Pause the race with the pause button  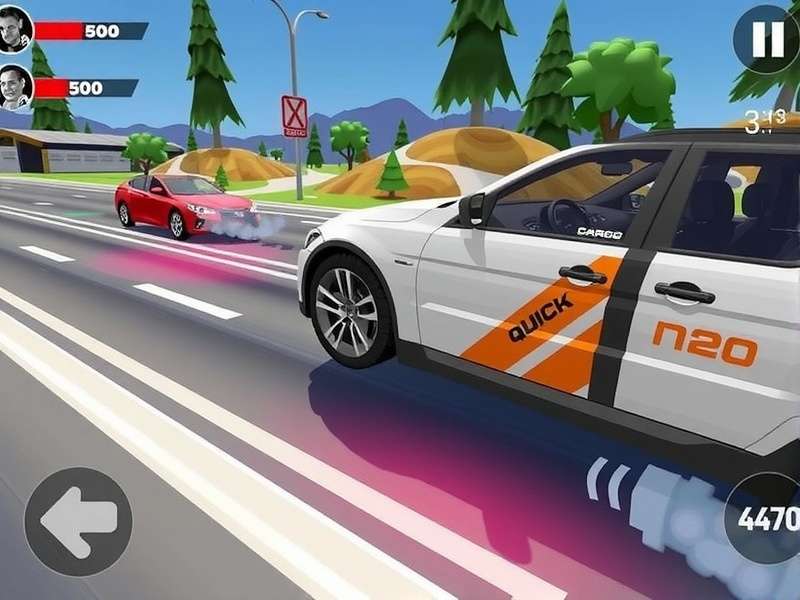coord(766,39)
